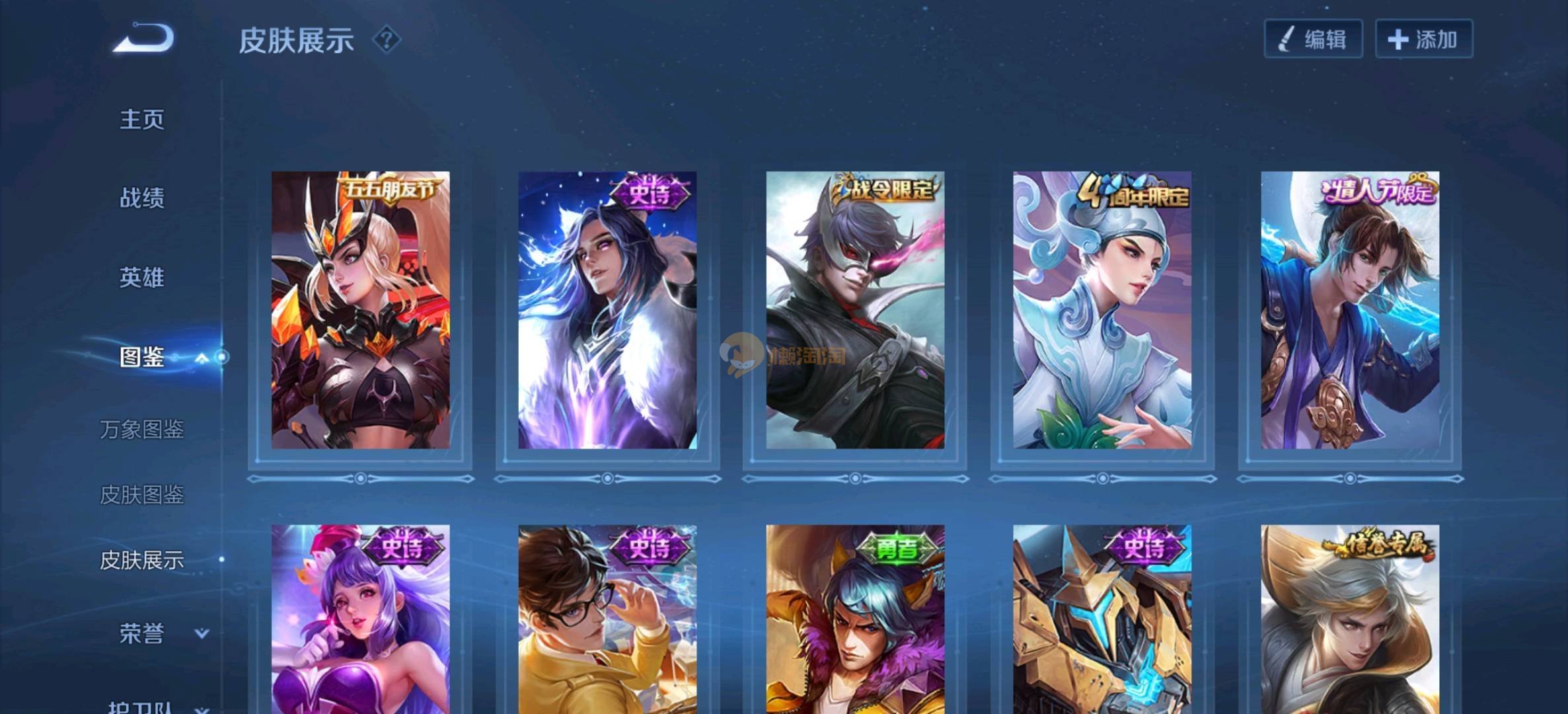The image size is (1568, 714).
Task: Open the 战绩 tab
Action: [141, 198]
